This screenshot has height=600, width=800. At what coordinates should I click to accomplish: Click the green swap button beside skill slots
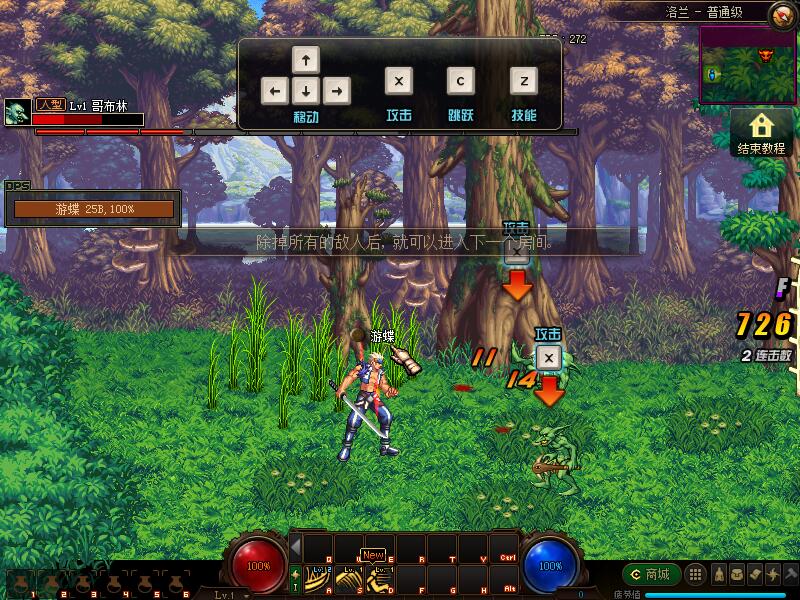click(x=296, y=577)
